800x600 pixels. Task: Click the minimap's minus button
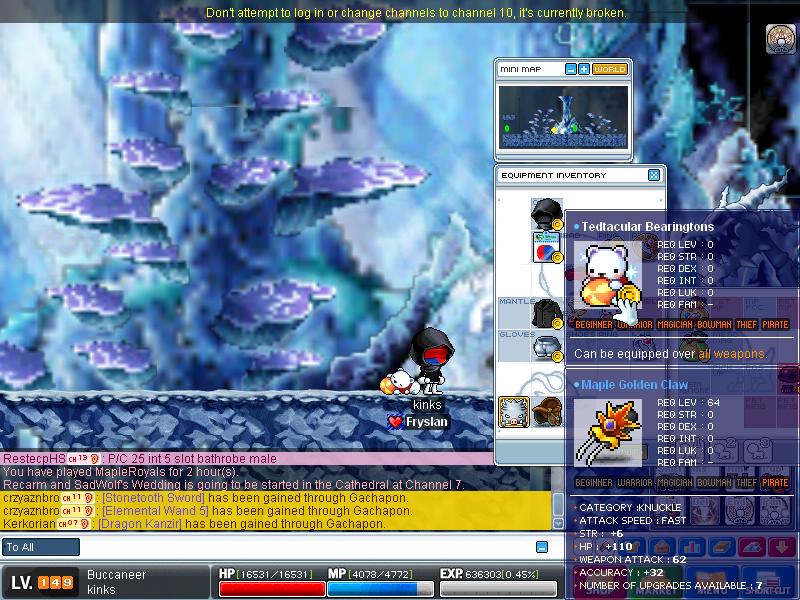point(571,69)
